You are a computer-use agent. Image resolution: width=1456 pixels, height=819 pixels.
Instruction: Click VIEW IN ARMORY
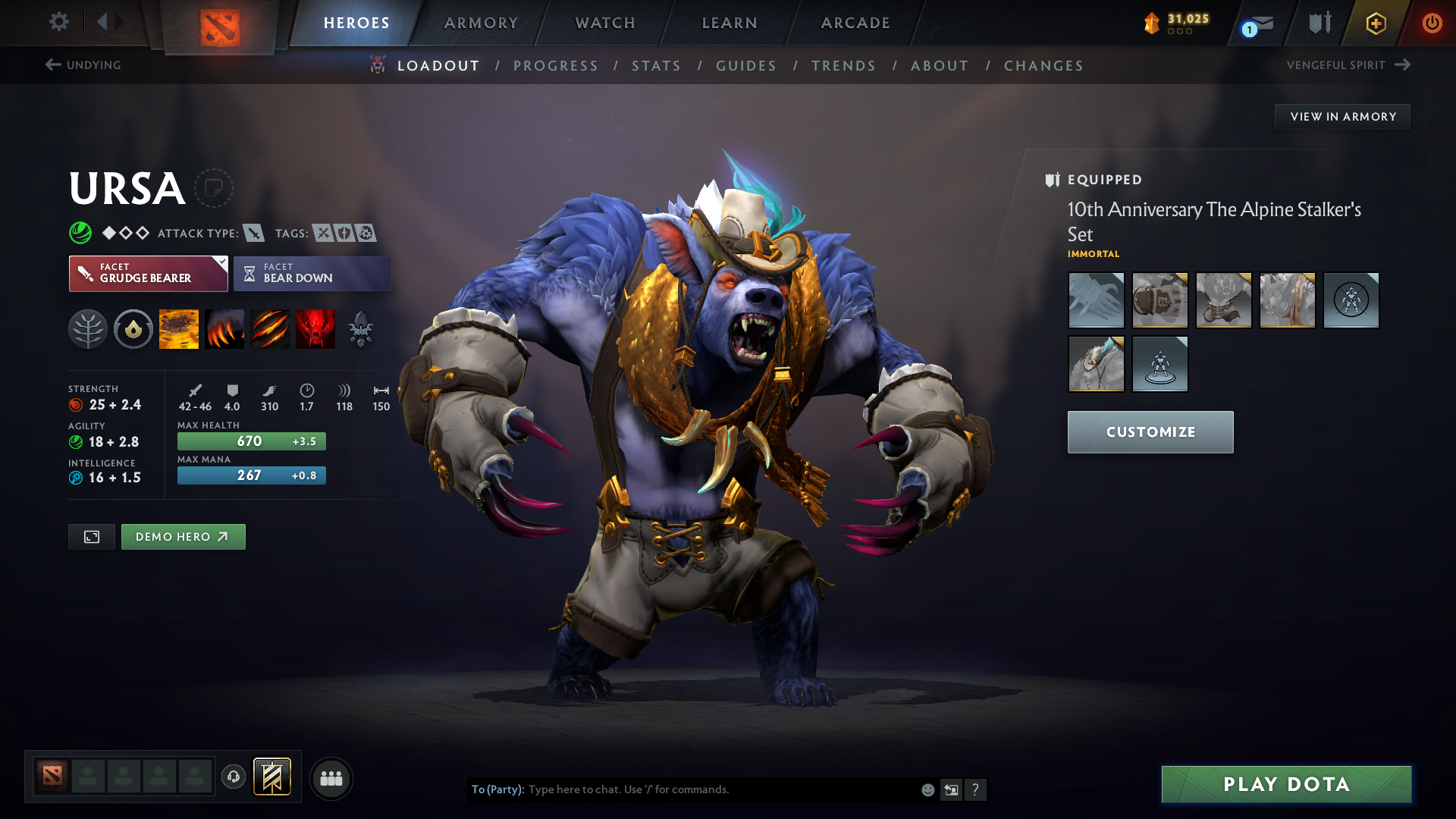[1342, 116]
